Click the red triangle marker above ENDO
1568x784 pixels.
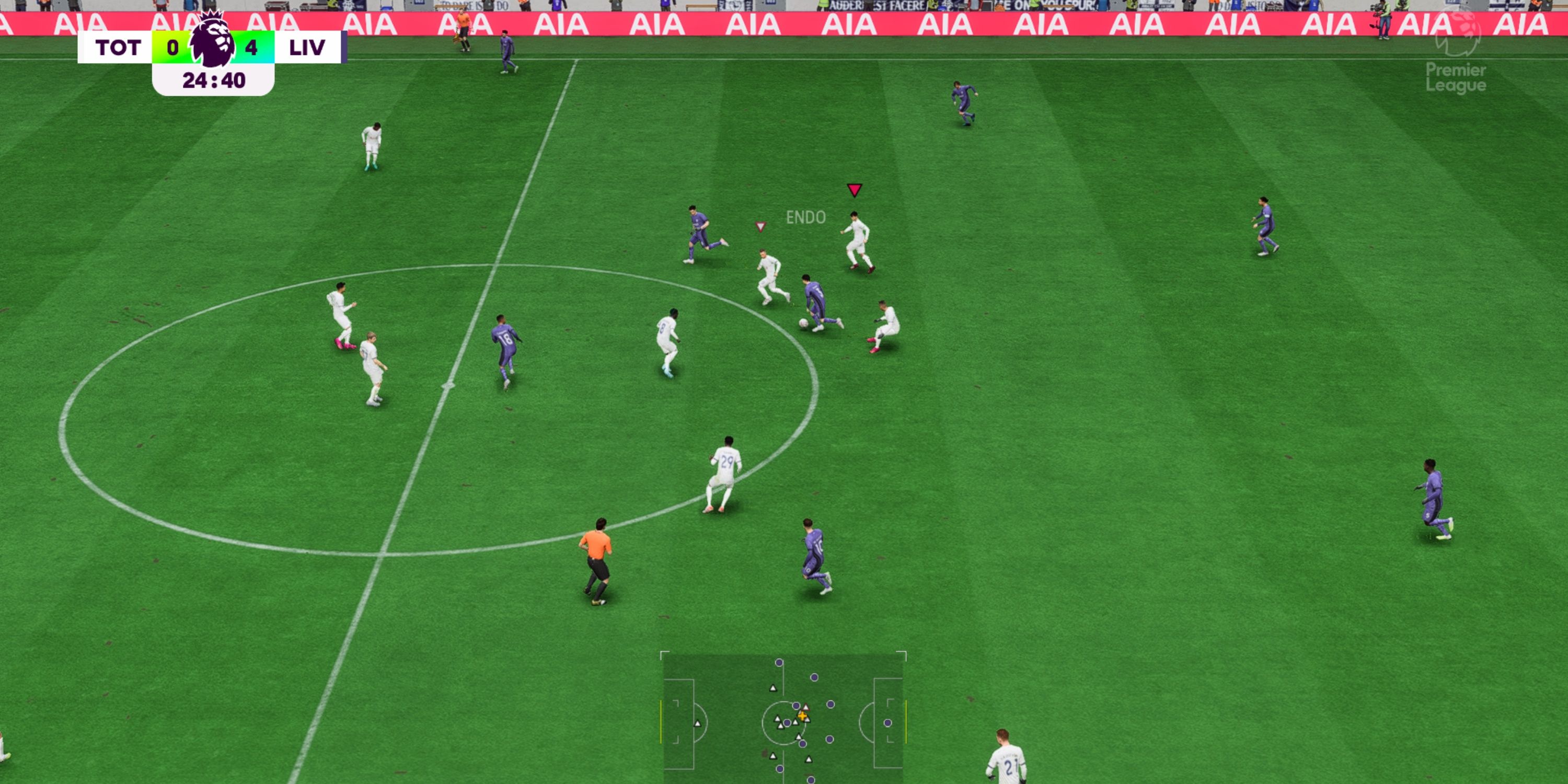click(856, 189)
